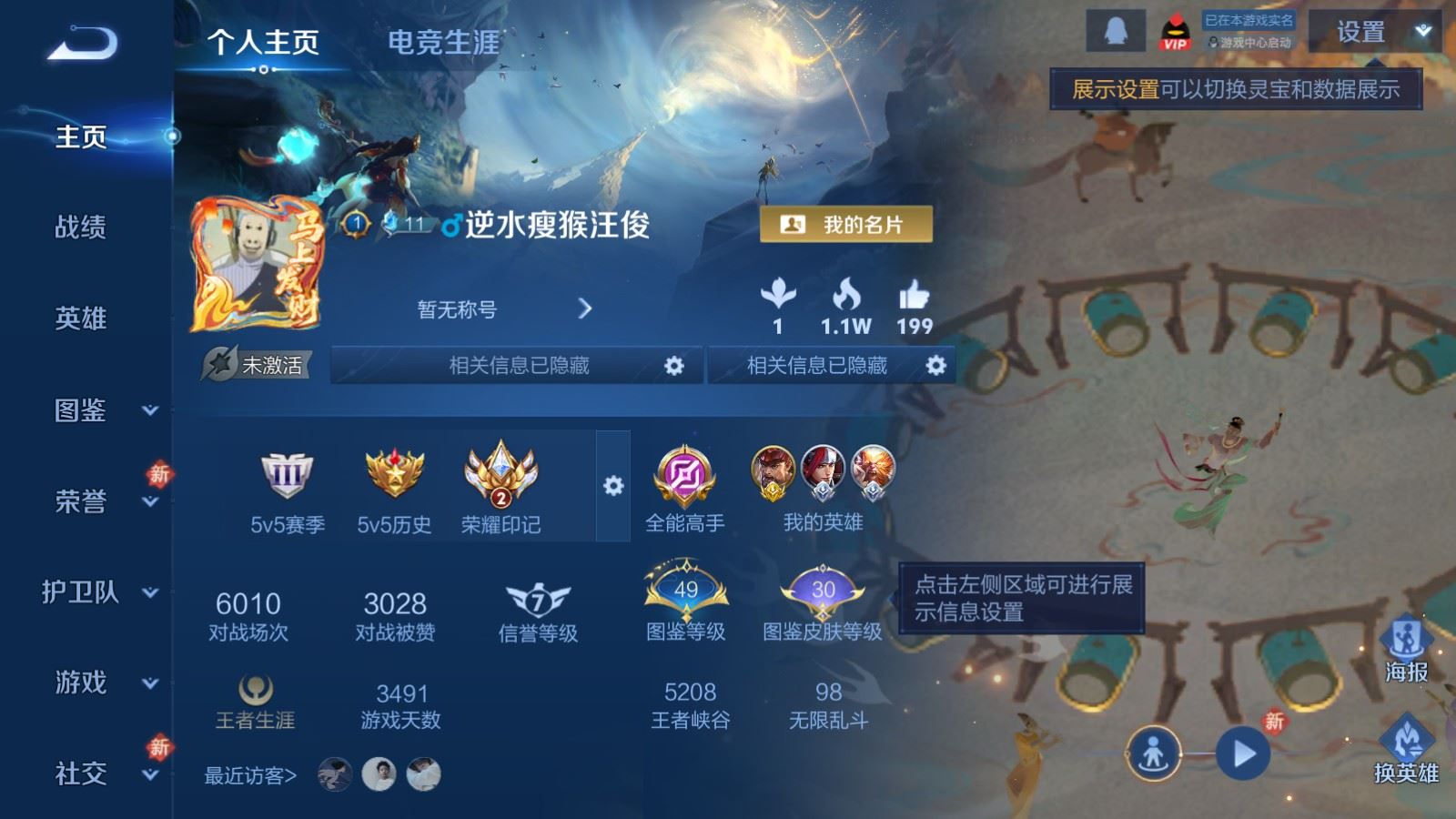1456x819 pixels.
Task: Toggle the gear on the second 相关信息已隐藏 bar
Action: (934, 365)
